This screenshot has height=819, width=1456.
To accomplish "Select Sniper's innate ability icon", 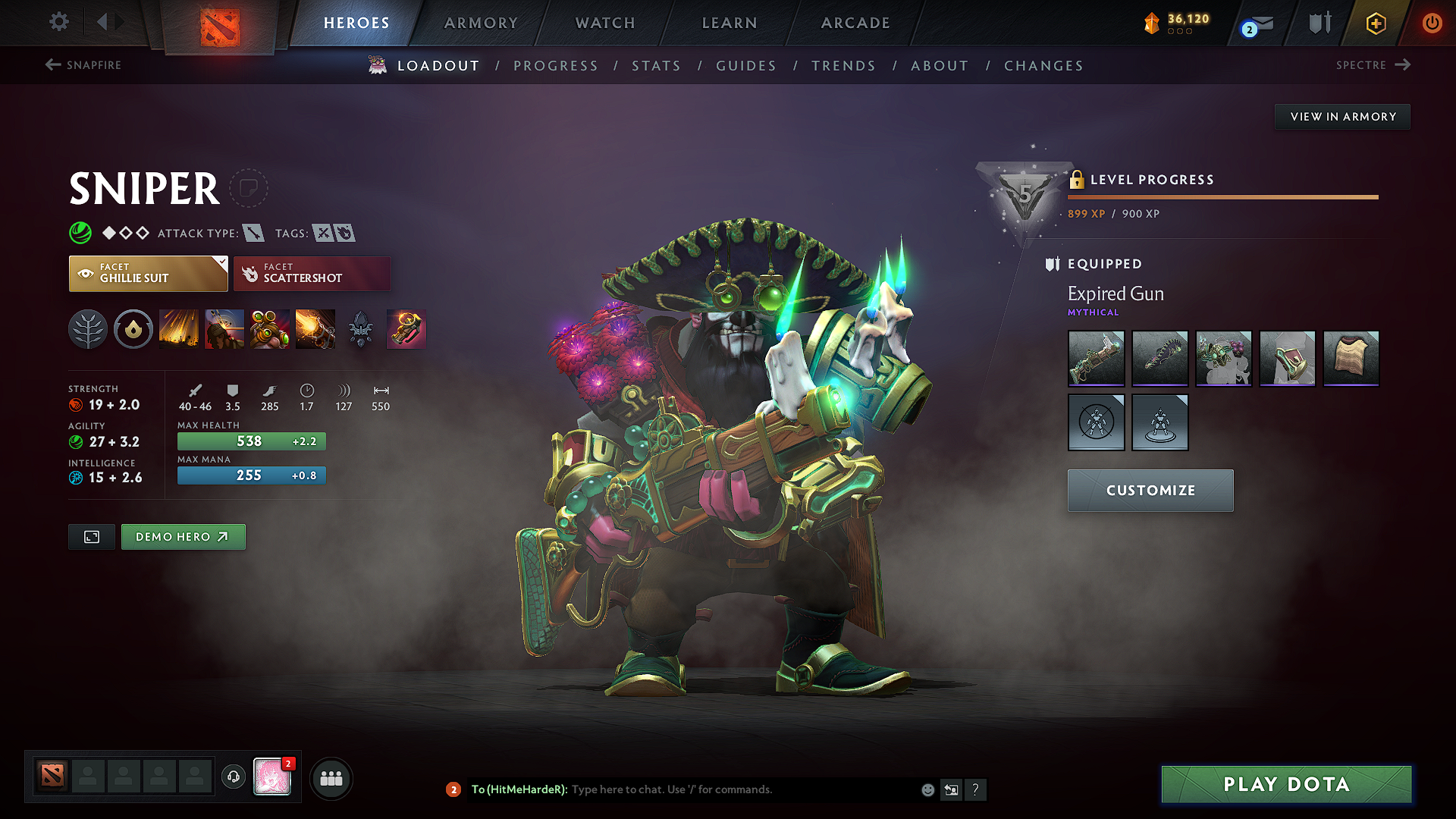I will (133, 329).
